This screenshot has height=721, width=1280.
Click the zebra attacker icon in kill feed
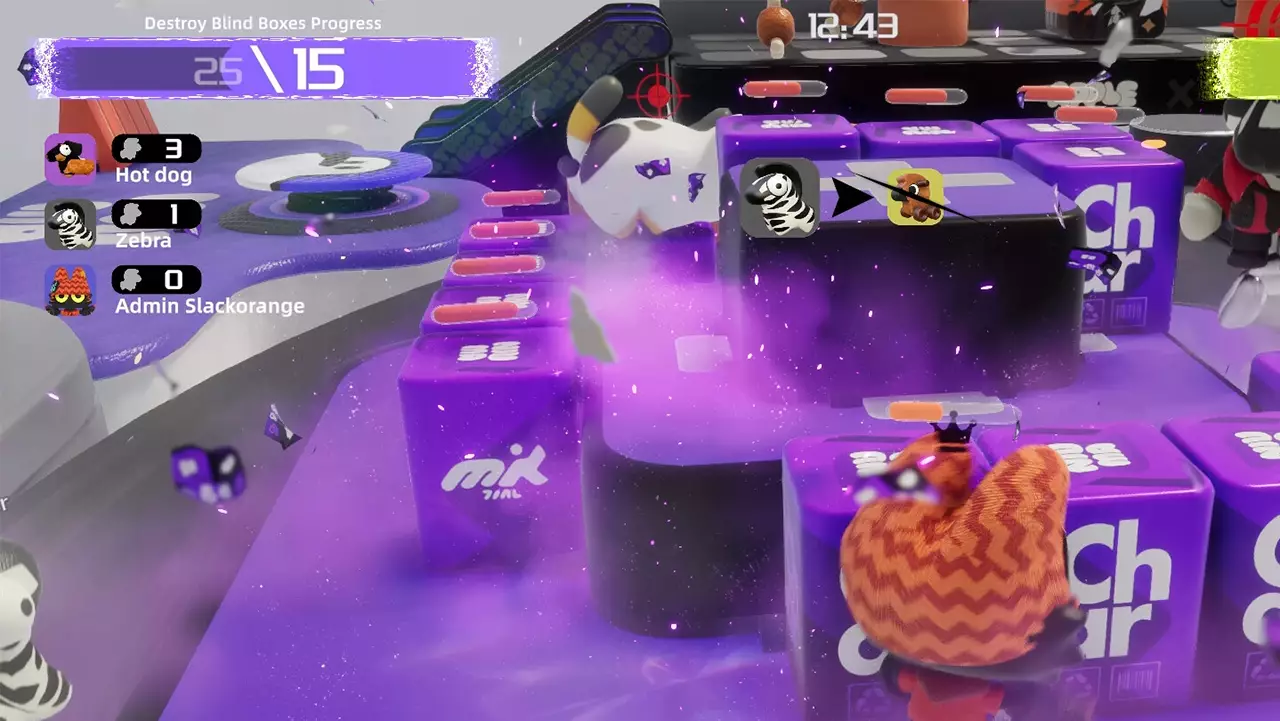(780, 197)
